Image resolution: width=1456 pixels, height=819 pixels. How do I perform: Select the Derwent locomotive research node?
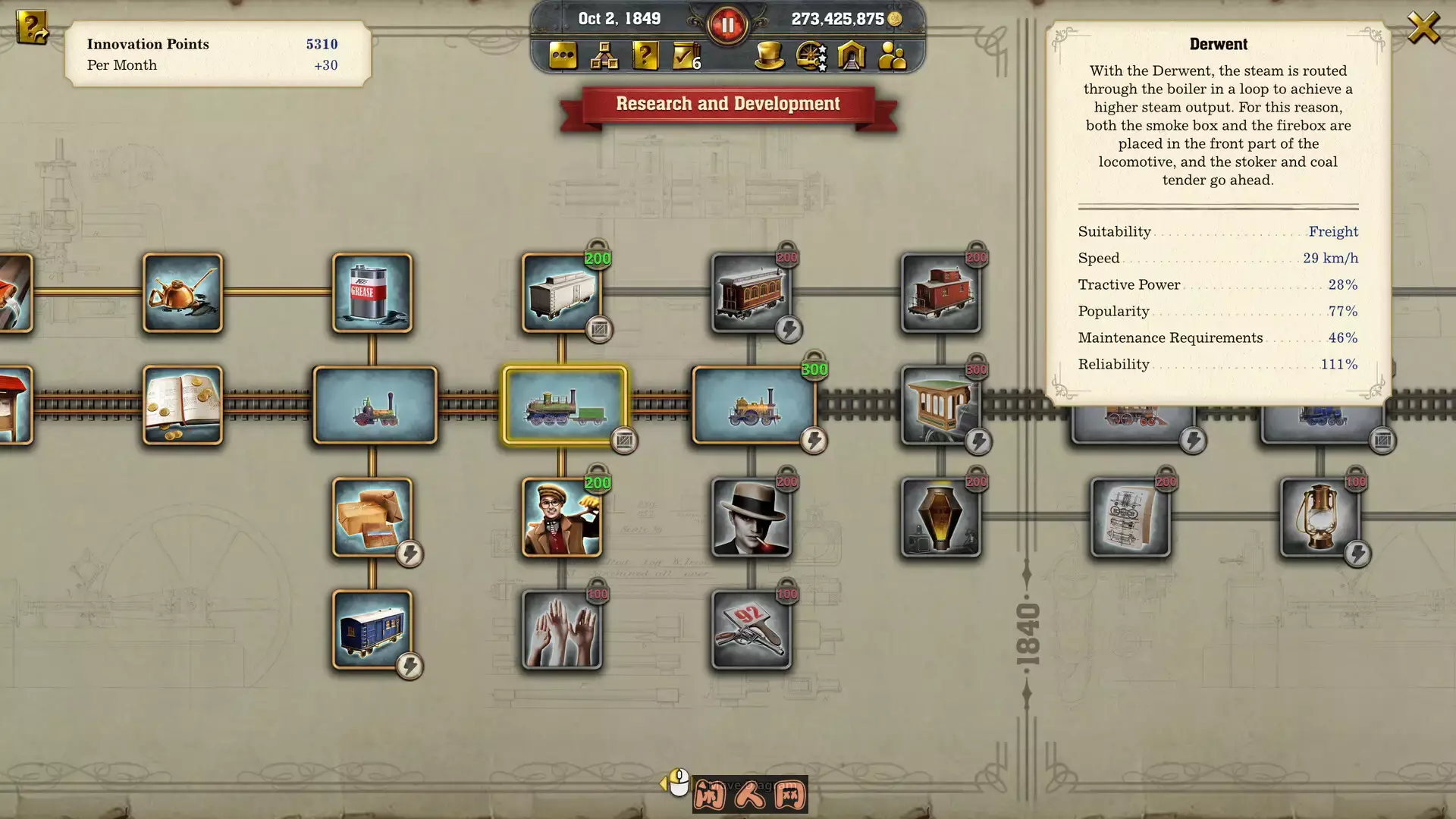point(565,405)
